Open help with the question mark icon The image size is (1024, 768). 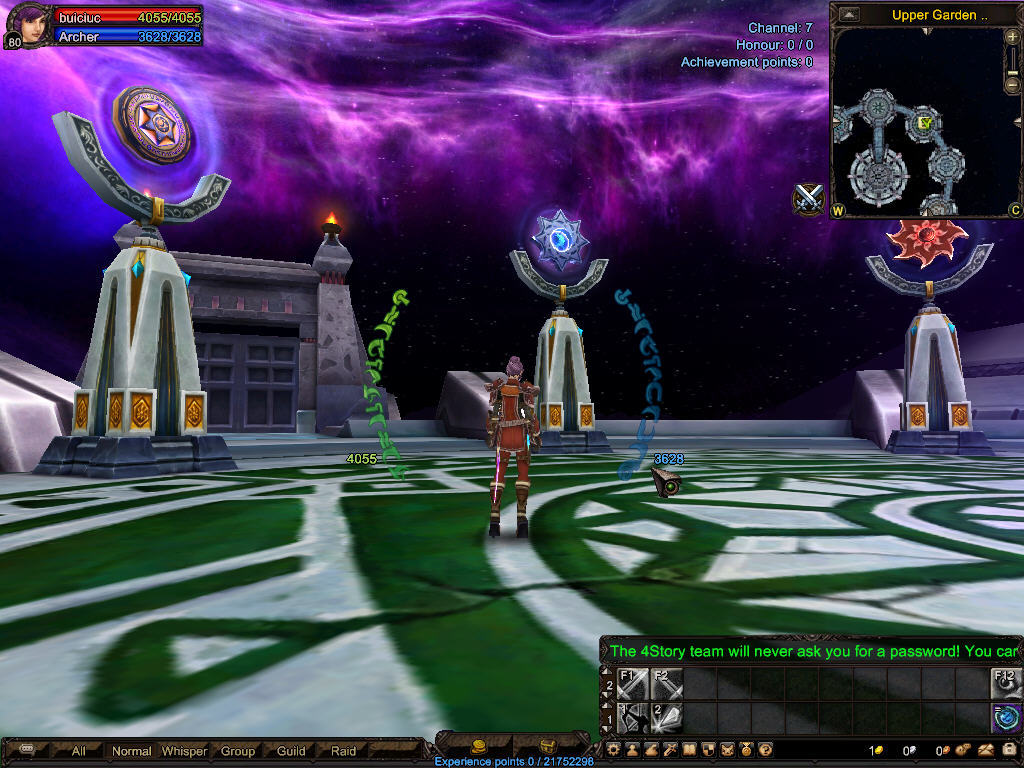765,749
